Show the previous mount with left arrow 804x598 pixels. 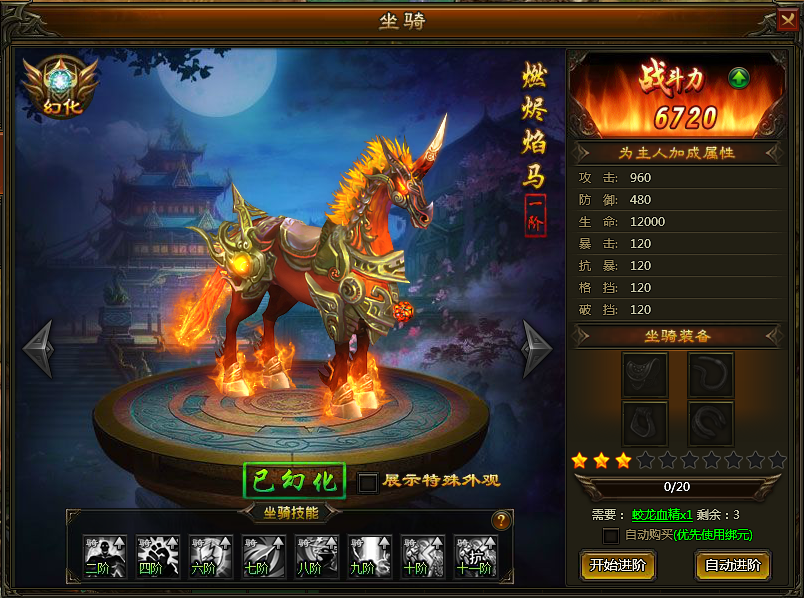(39, 348)
